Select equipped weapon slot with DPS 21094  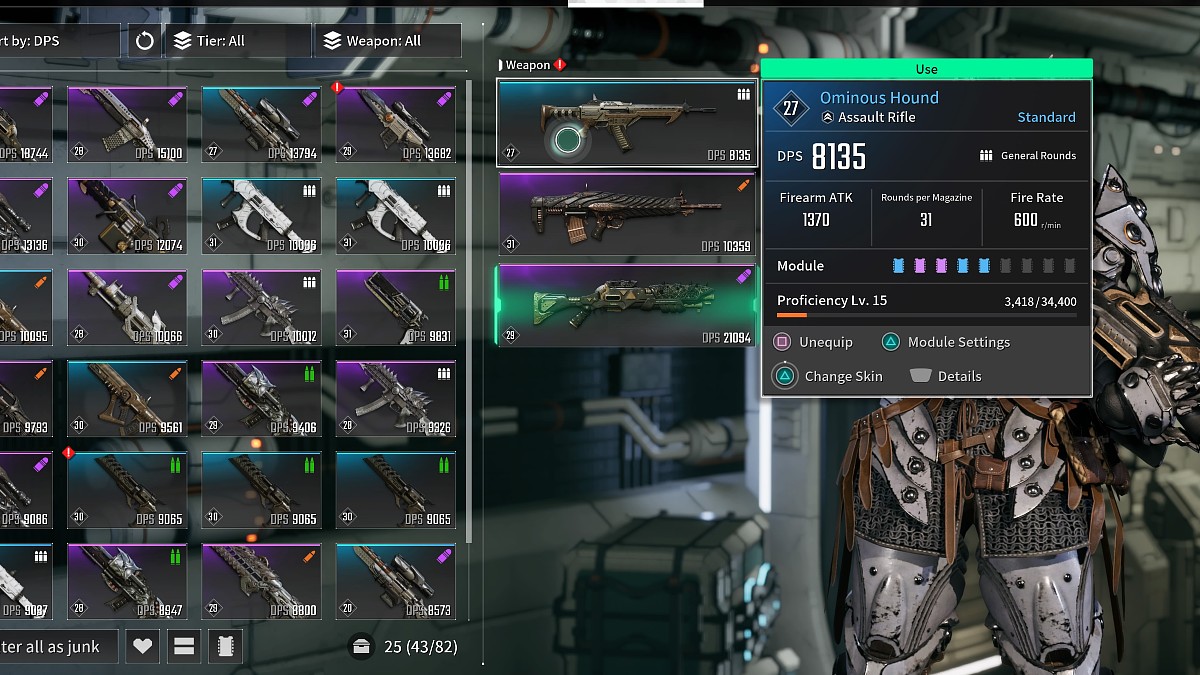pyautogui.click(x=626, y=305)
